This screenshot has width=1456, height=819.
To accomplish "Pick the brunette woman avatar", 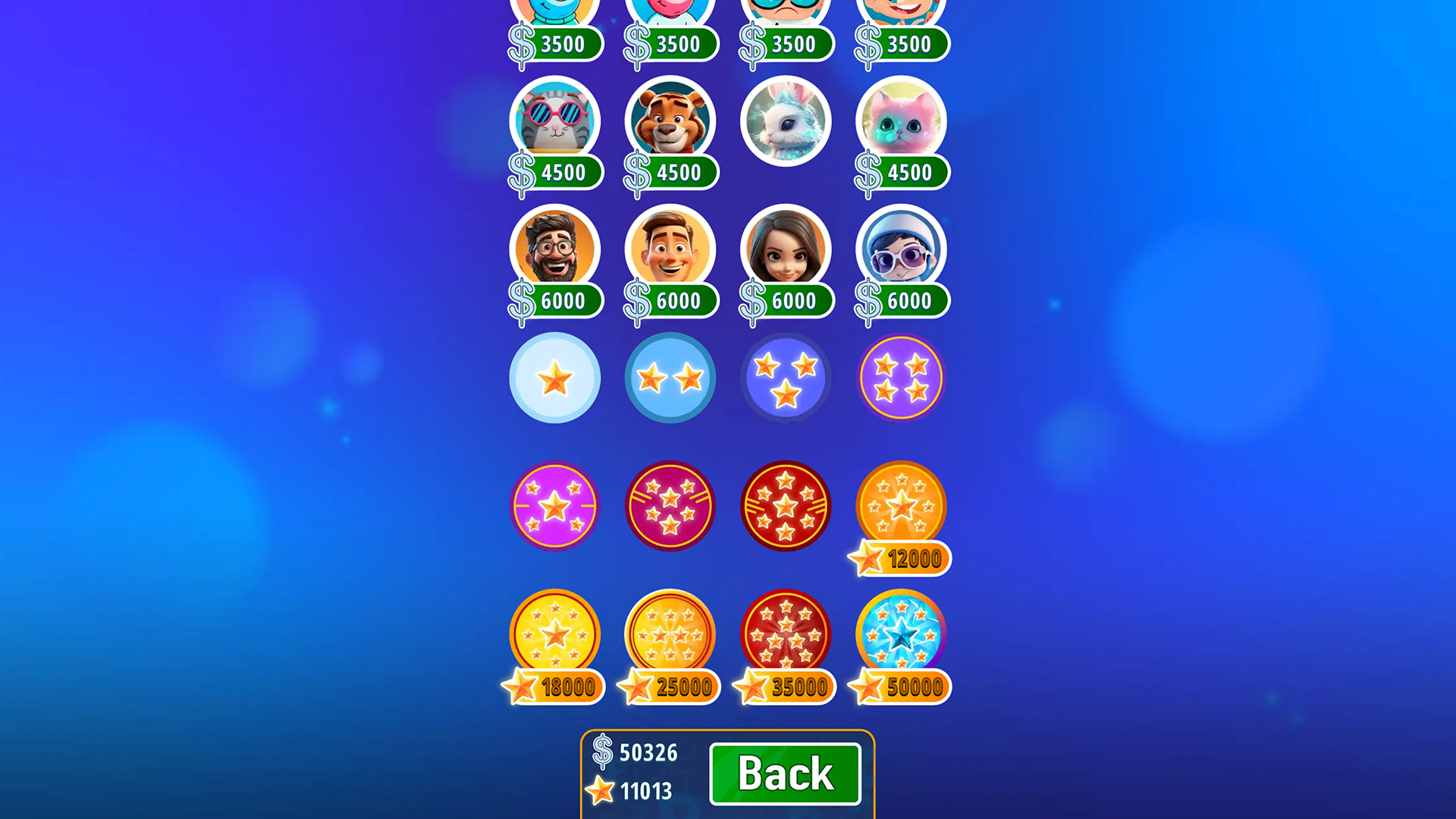I will (786, 250).
